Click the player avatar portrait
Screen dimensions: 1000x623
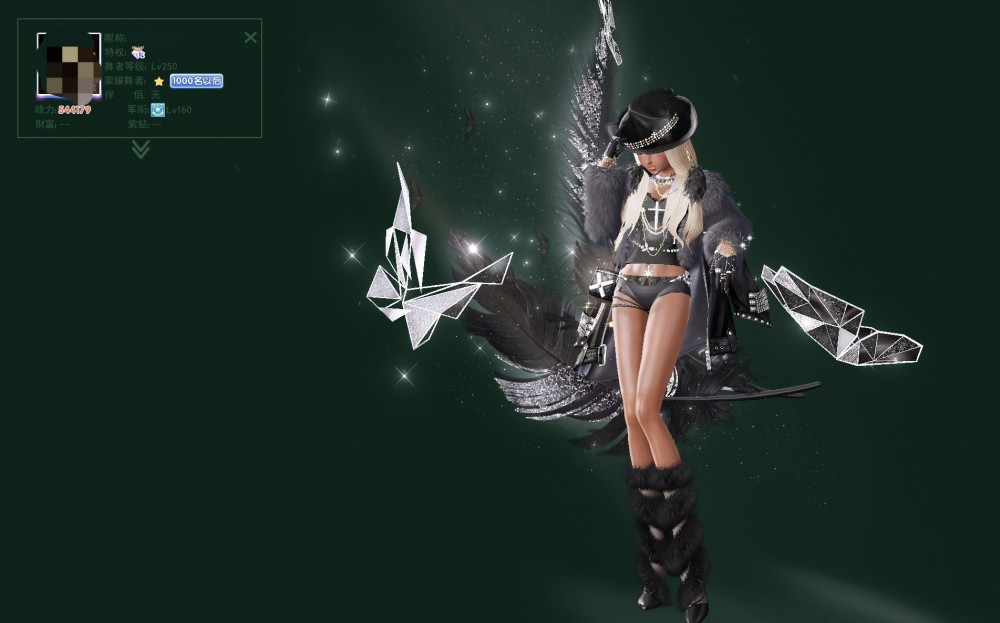coord(69,67)
